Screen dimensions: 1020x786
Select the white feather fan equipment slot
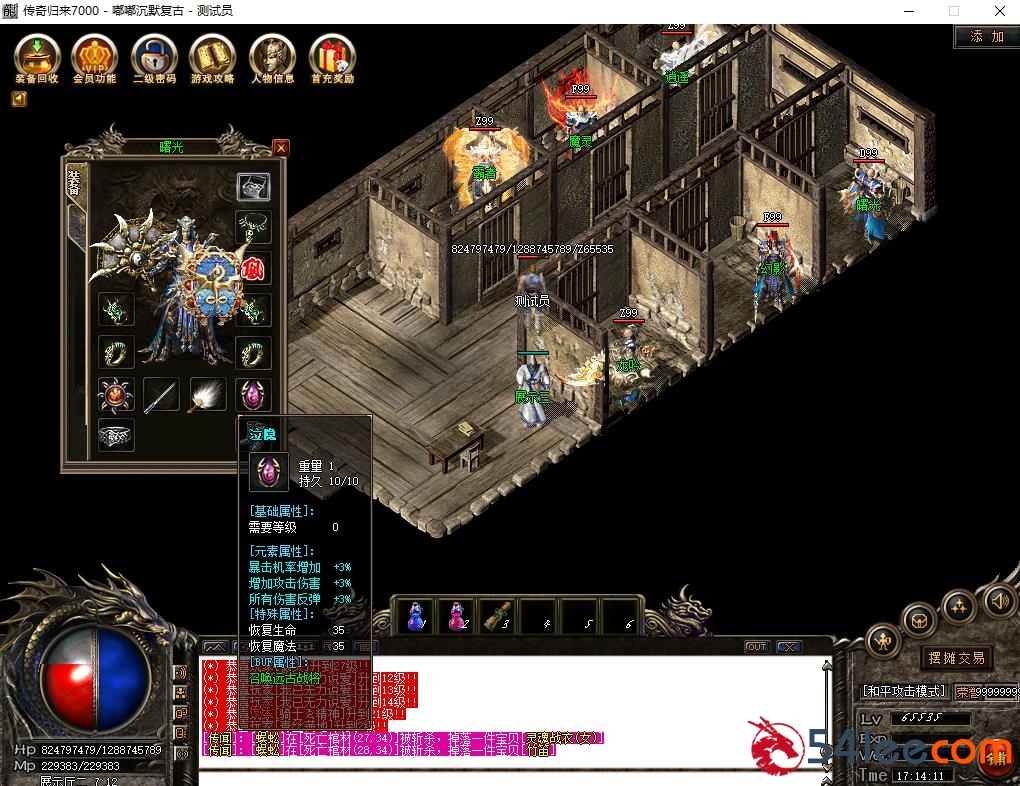(207, 394)
